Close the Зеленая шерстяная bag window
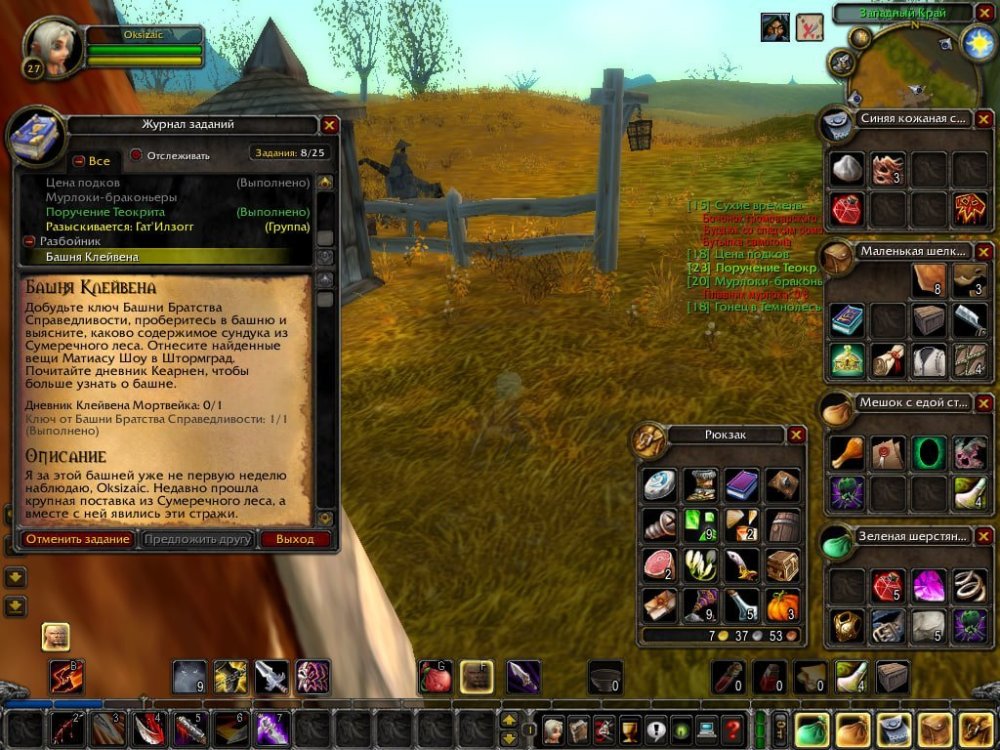This screenshot has height=750, width=1000. (x=984, y=536)
